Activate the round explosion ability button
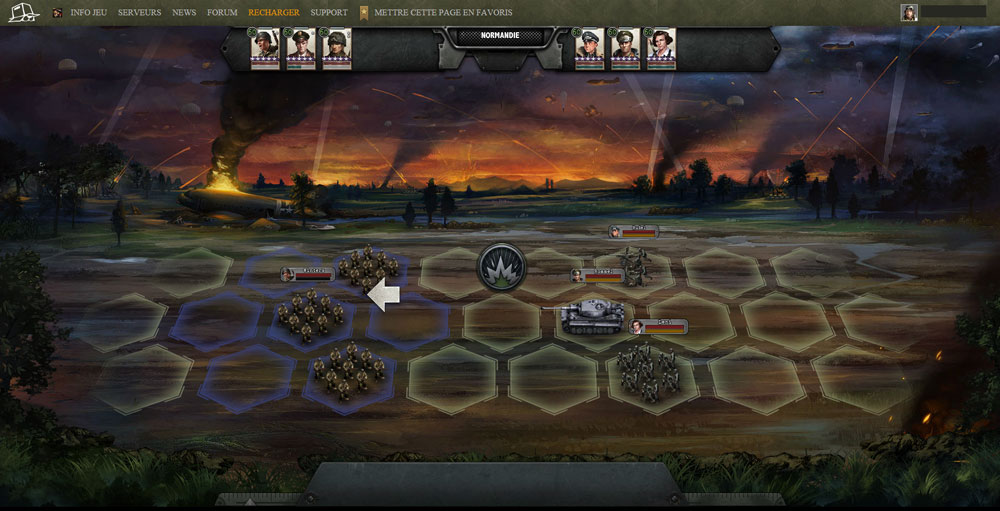The height and width of the screenshot is (511, 1000). [502, 267]
